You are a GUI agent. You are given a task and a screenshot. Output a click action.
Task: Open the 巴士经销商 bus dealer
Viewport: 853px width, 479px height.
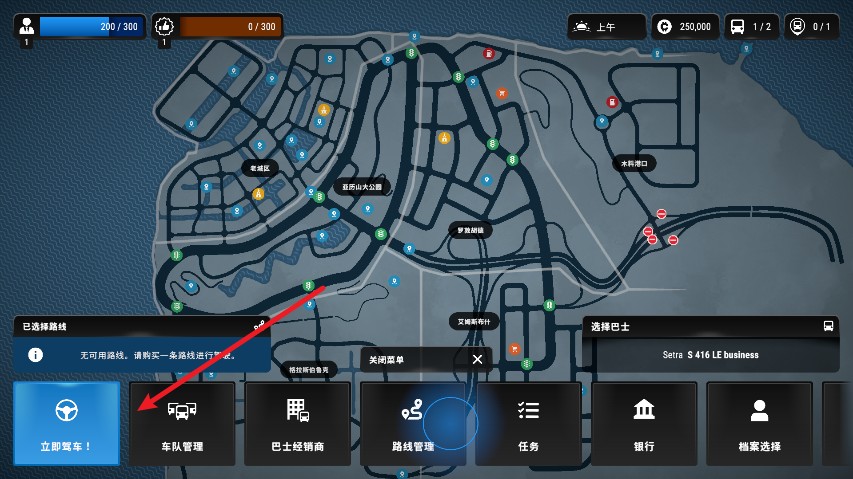(297, 423)
